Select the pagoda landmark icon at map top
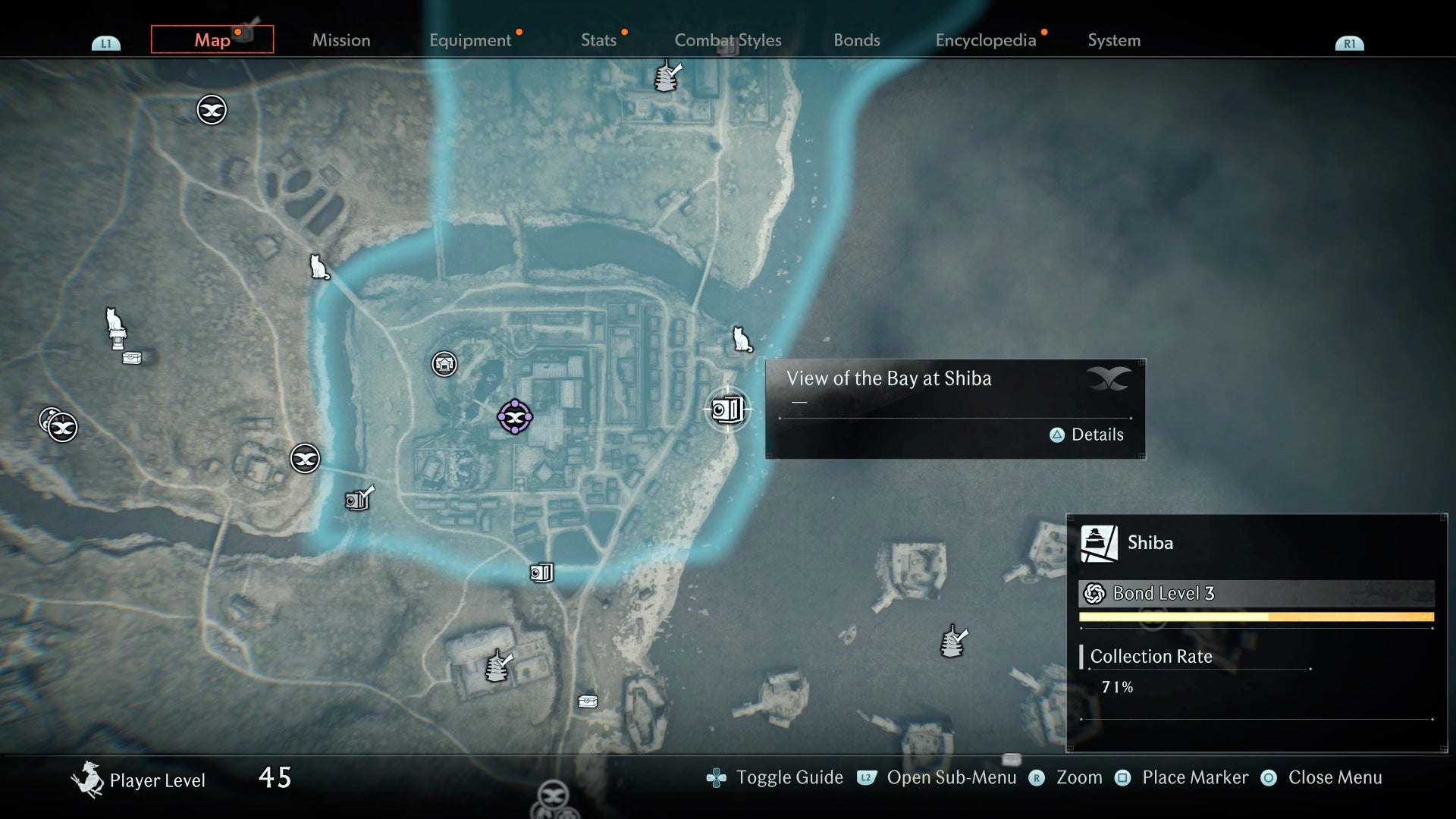This screenshot has height=819, width=1456. pyautogui.click(x=666, y=76)
